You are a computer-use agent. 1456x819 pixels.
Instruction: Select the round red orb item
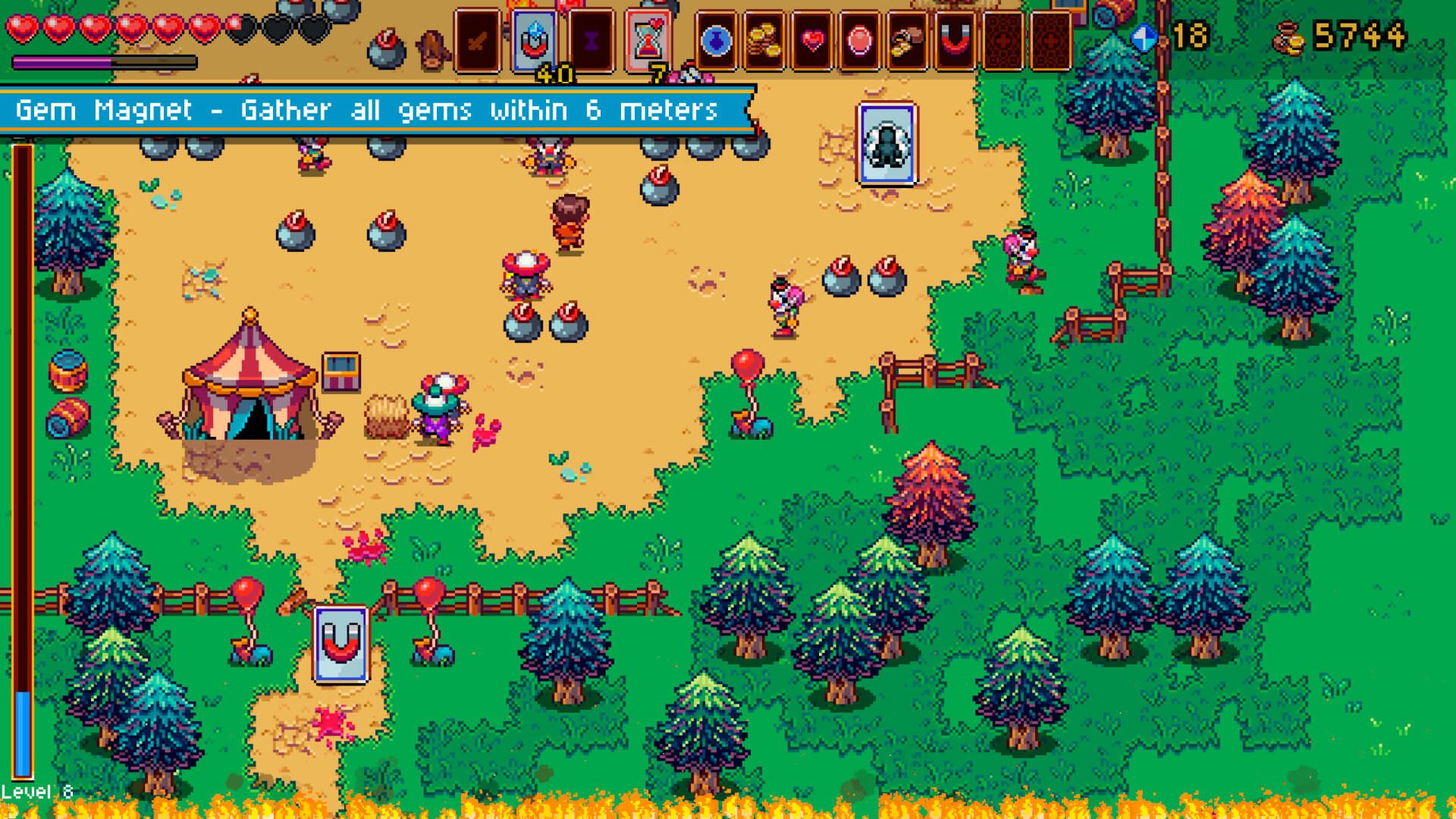click(x=859, y=40)
